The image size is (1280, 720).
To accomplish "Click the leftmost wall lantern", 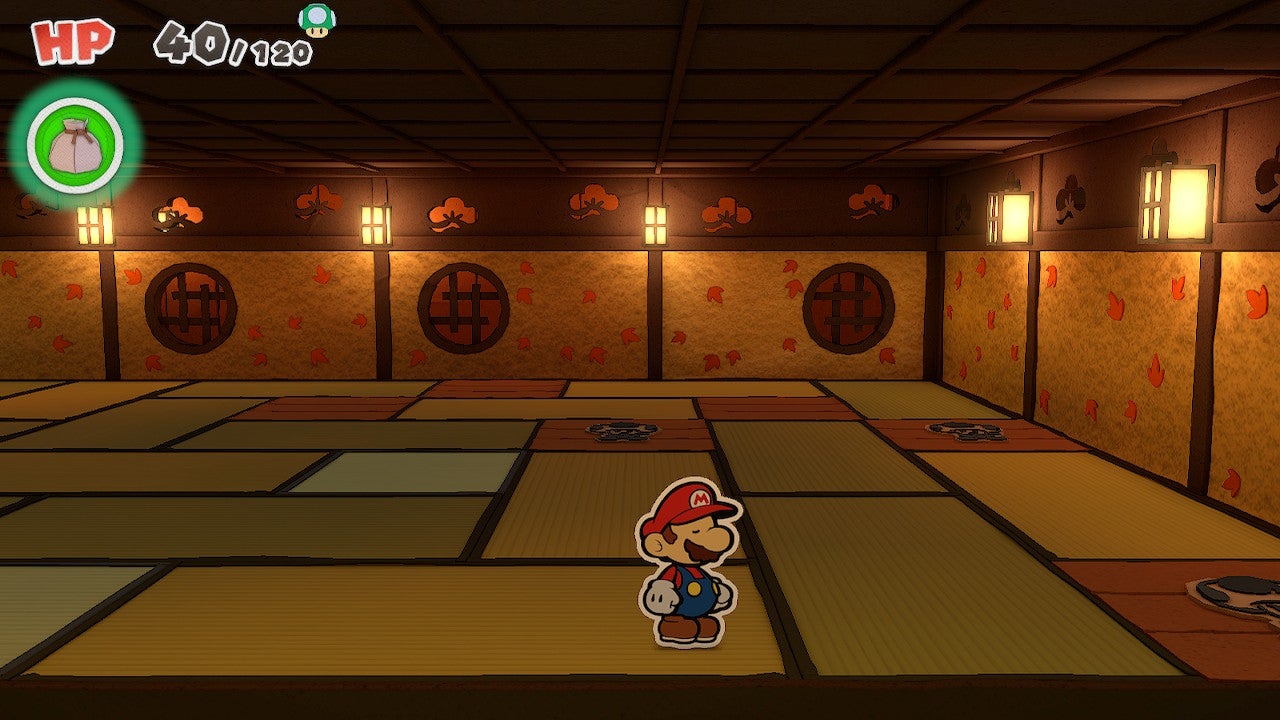I will click(x=93, y=225).
